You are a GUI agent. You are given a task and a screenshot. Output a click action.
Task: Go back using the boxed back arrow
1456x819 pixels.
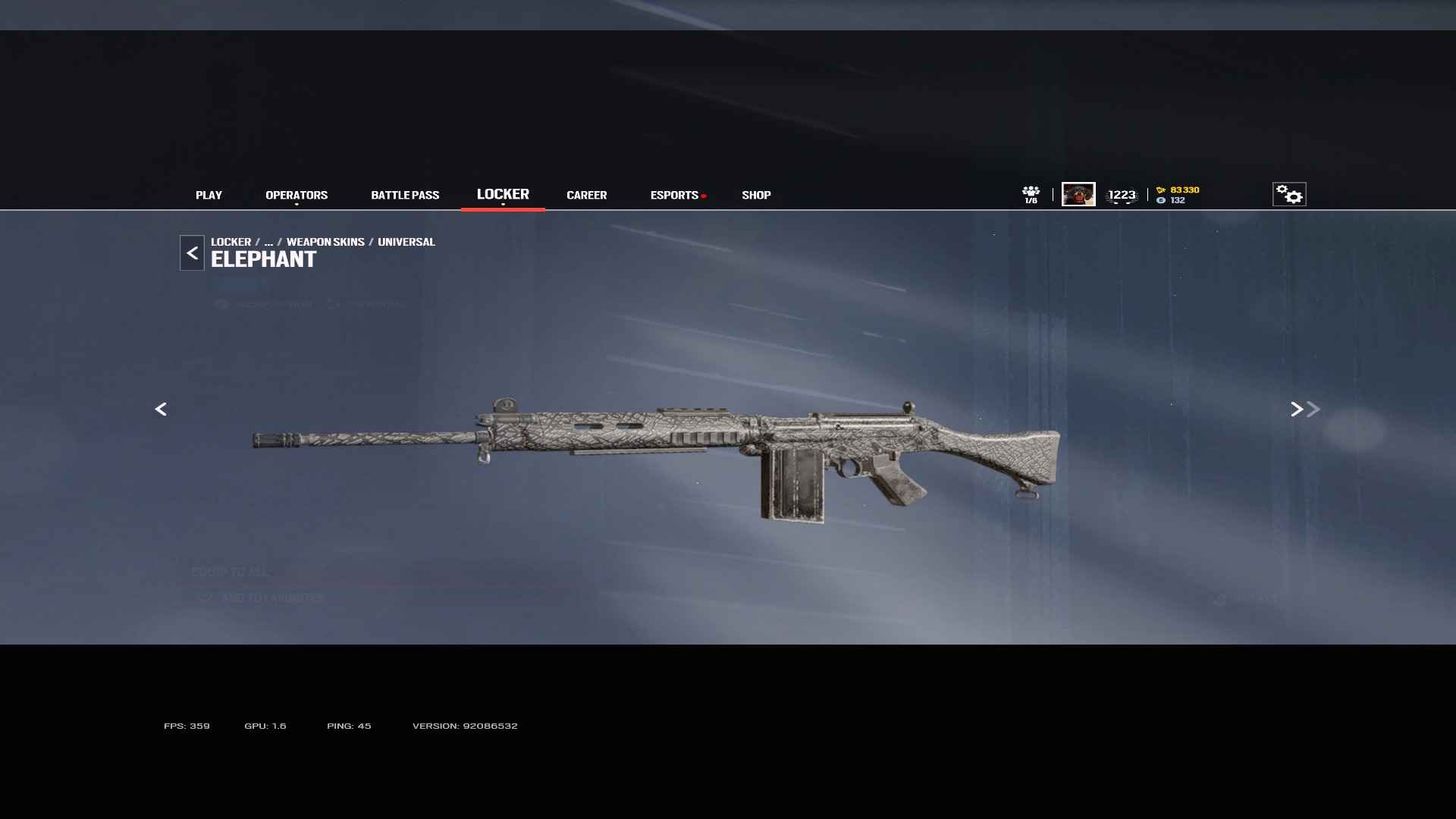(192, 253)
